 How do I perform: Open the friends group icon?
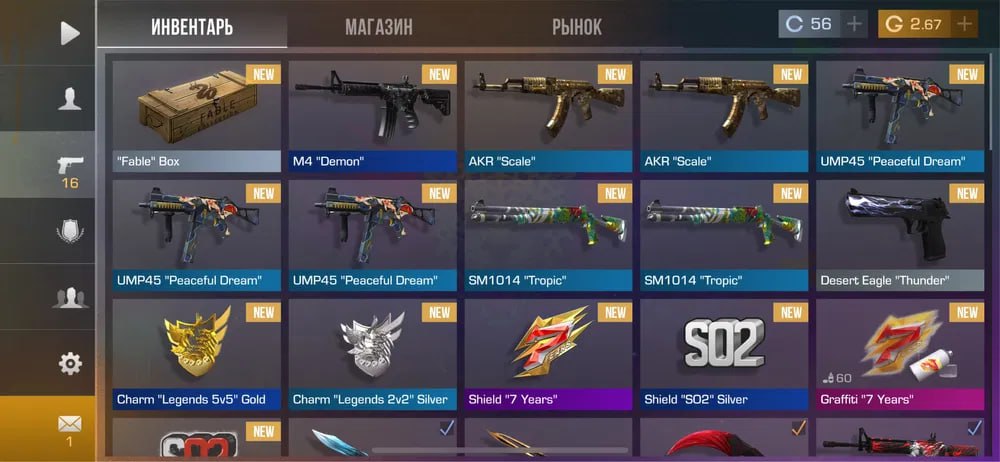click(x=69, y=297)
